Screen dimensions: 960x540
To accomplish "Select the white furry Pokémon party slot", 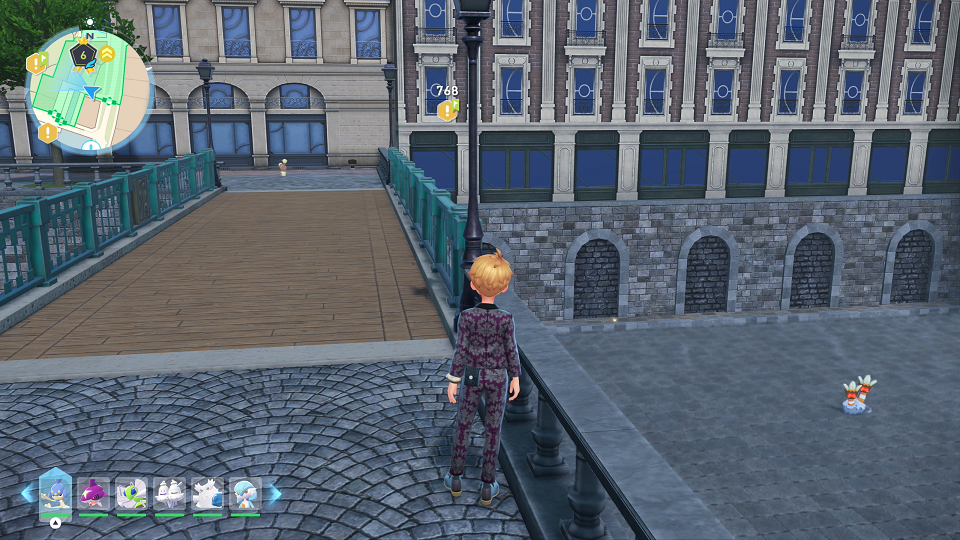I will click(x=208, y=494).
